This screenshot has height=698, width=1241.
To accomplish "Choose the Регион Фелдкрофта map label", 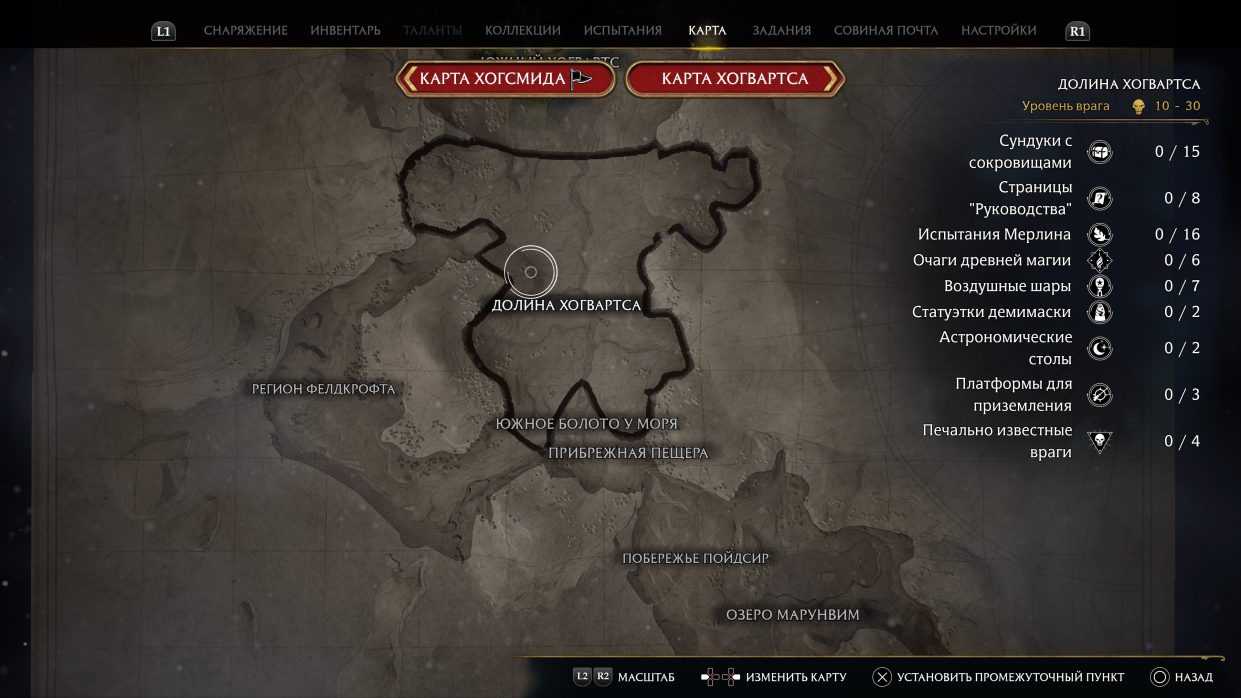I will pos(324,389).
